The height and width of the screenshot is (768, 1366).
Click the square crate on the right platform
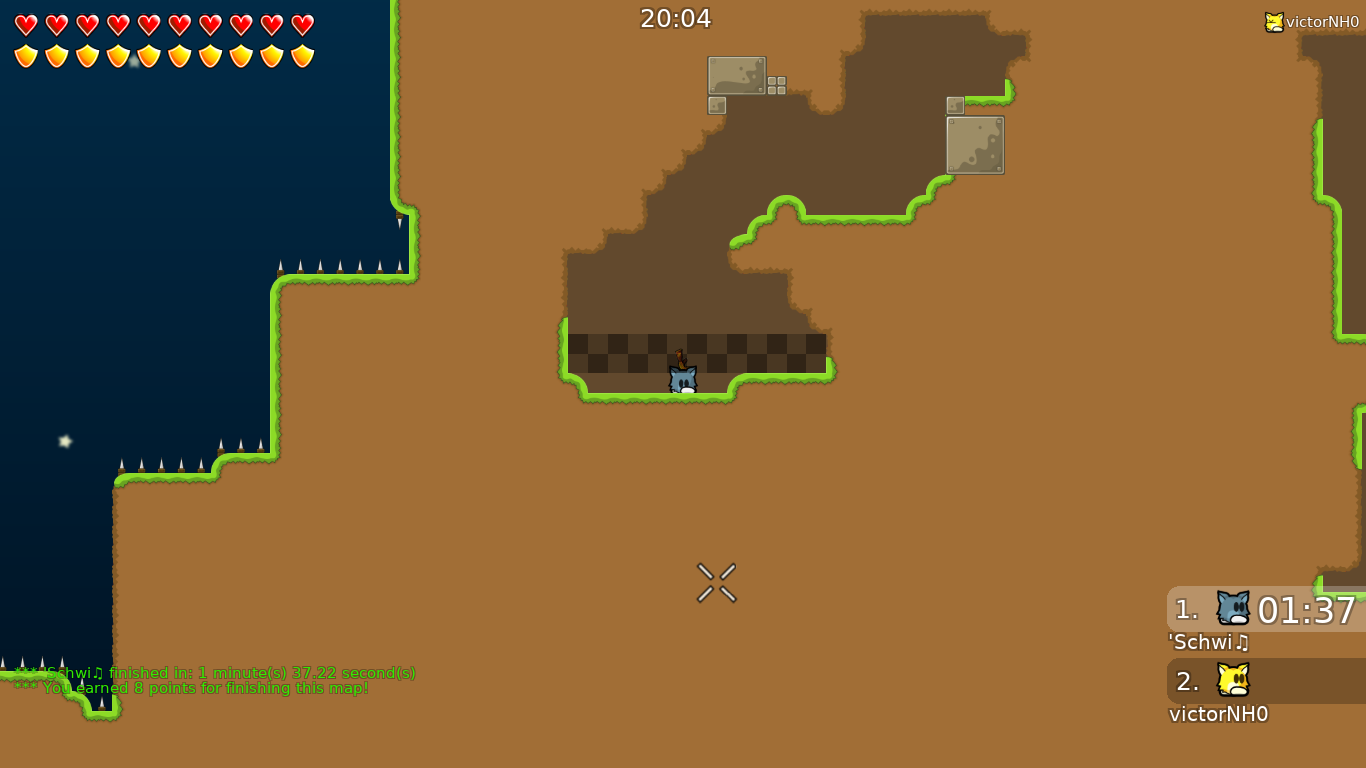[x=975, y=144]
